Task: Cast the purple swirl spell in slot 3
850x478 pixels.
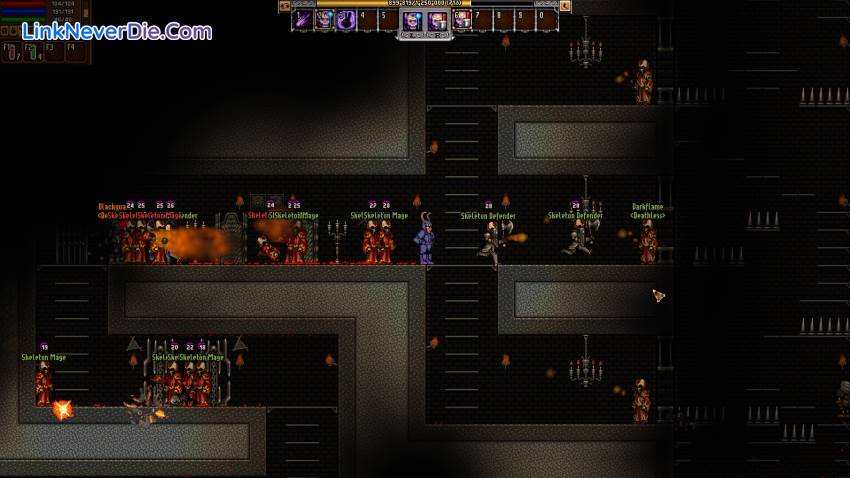Action: coord(346,20)
